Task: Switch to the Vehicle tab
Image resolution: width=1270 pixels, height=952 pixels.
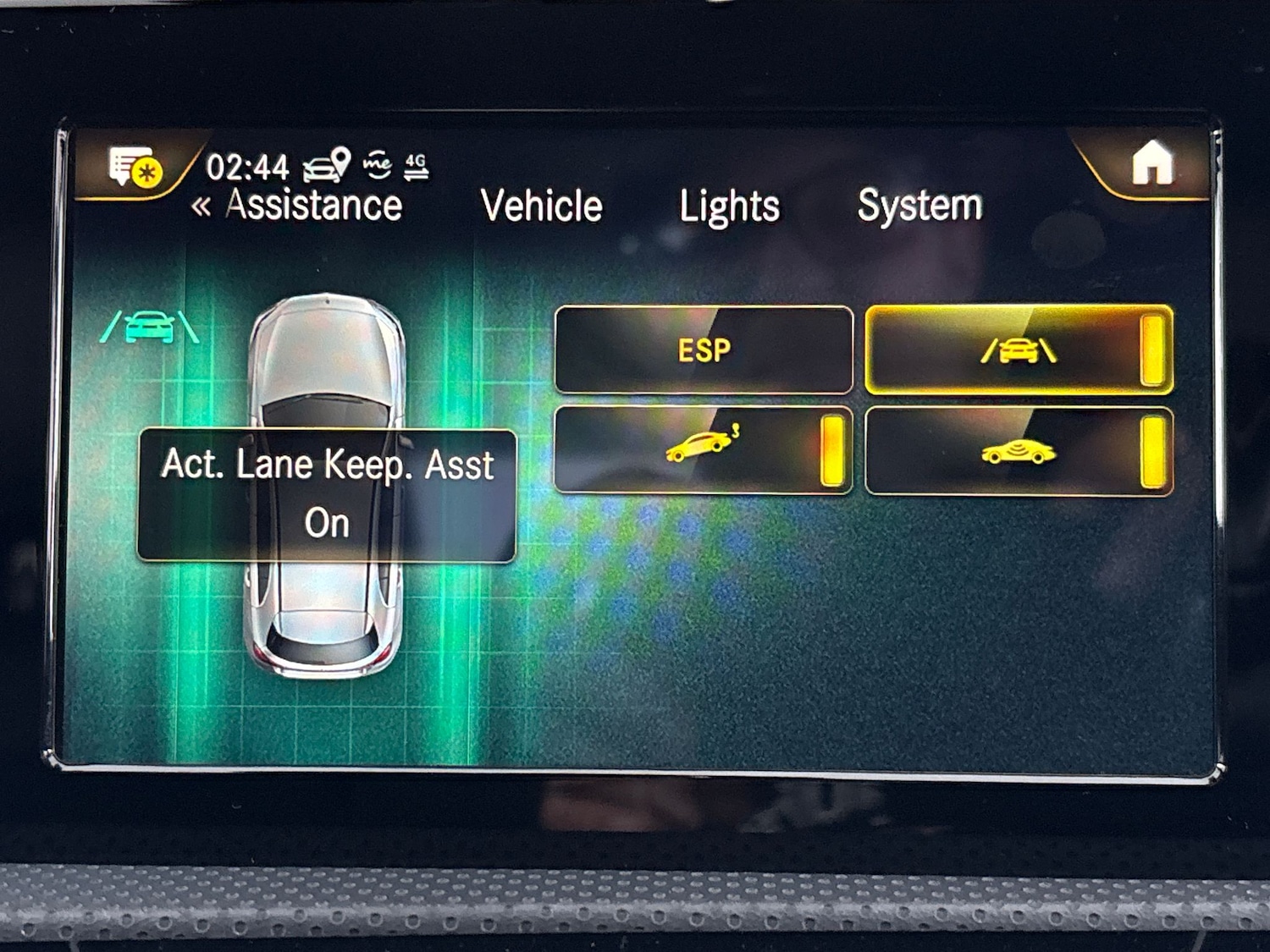Action: coord(542,204)
